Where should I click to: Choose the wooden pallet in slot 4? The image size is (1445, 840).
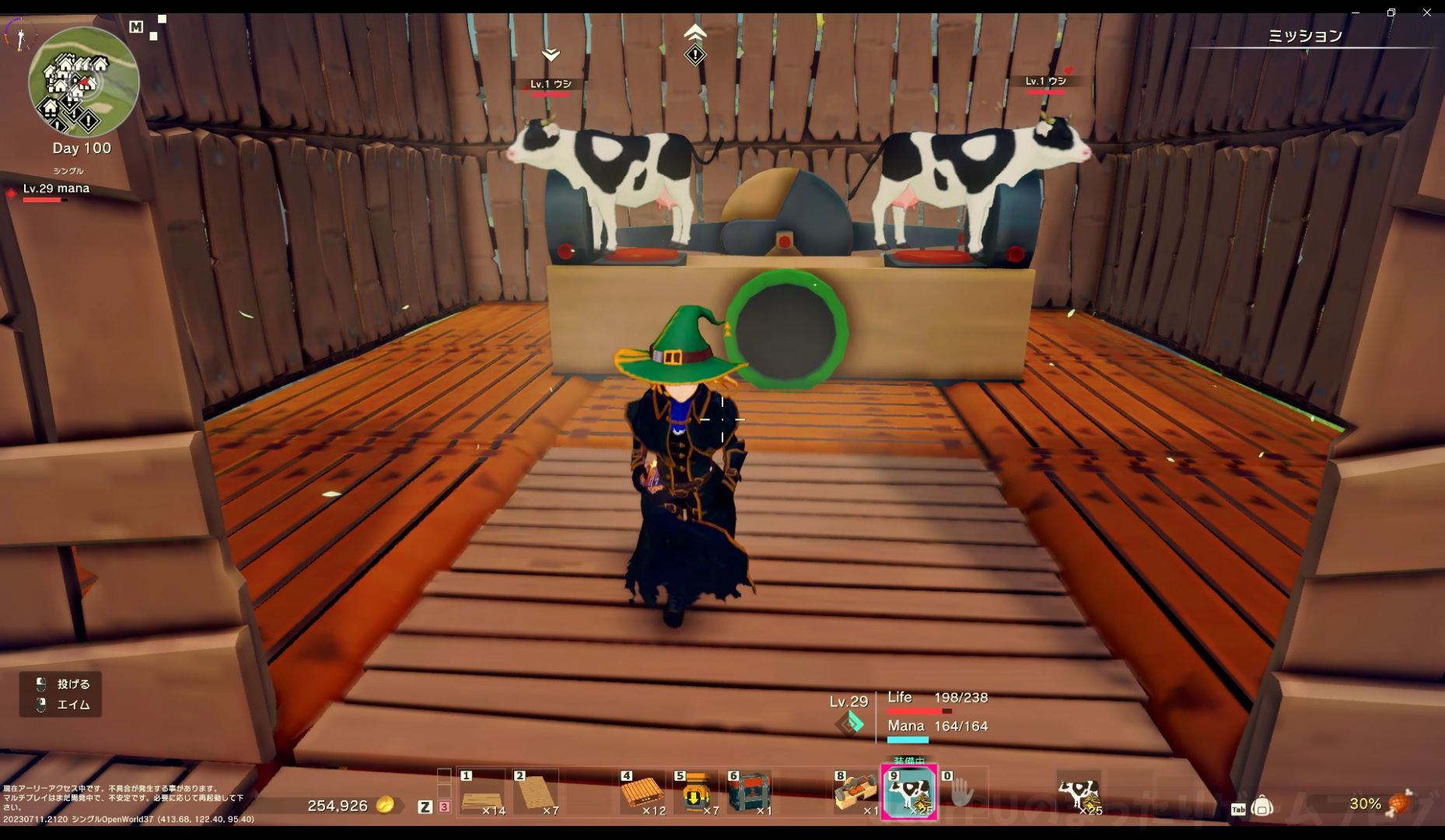(642, 793)
